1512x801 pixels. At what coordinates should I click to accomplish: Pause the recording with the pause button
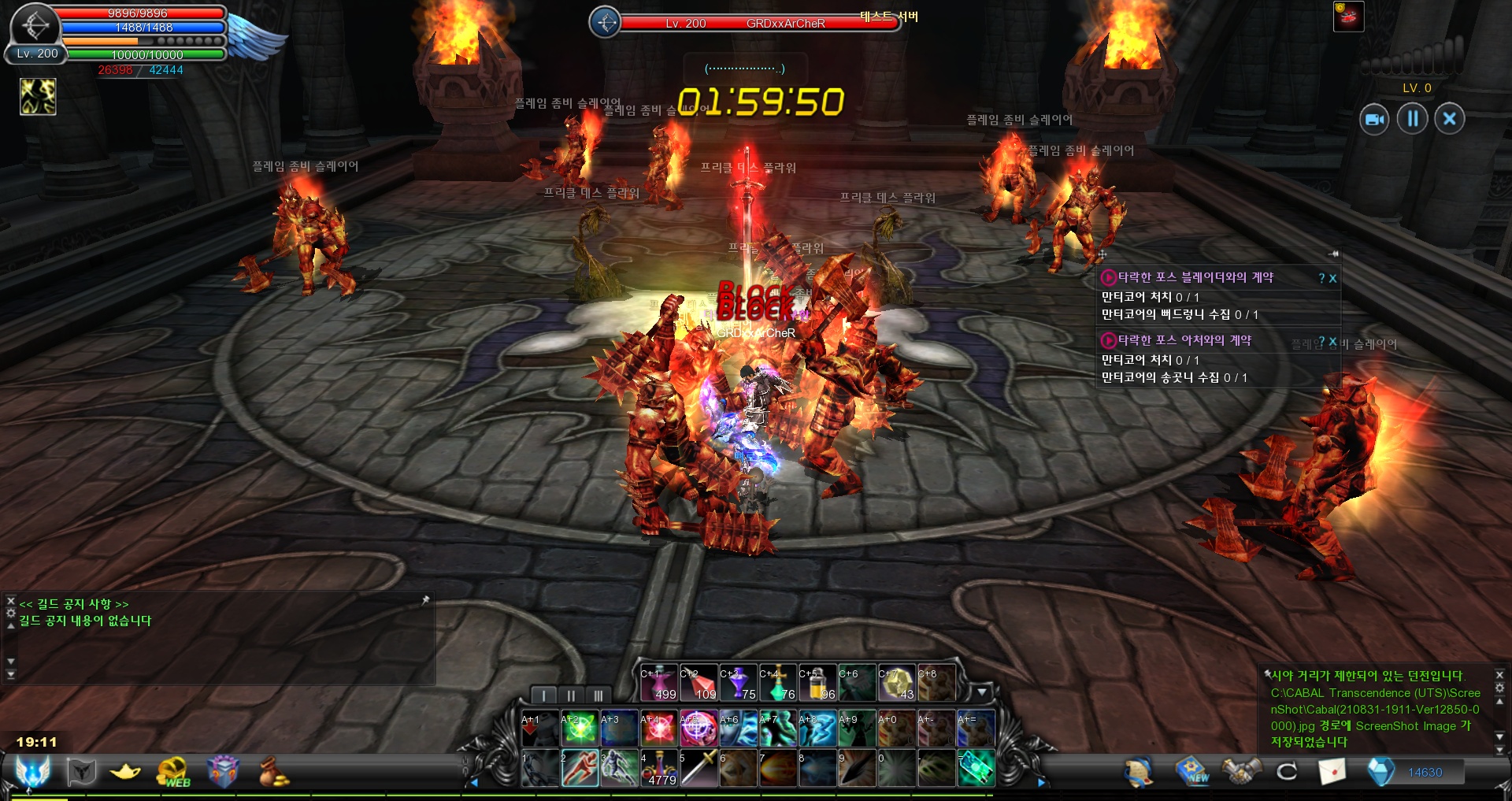1412,119
